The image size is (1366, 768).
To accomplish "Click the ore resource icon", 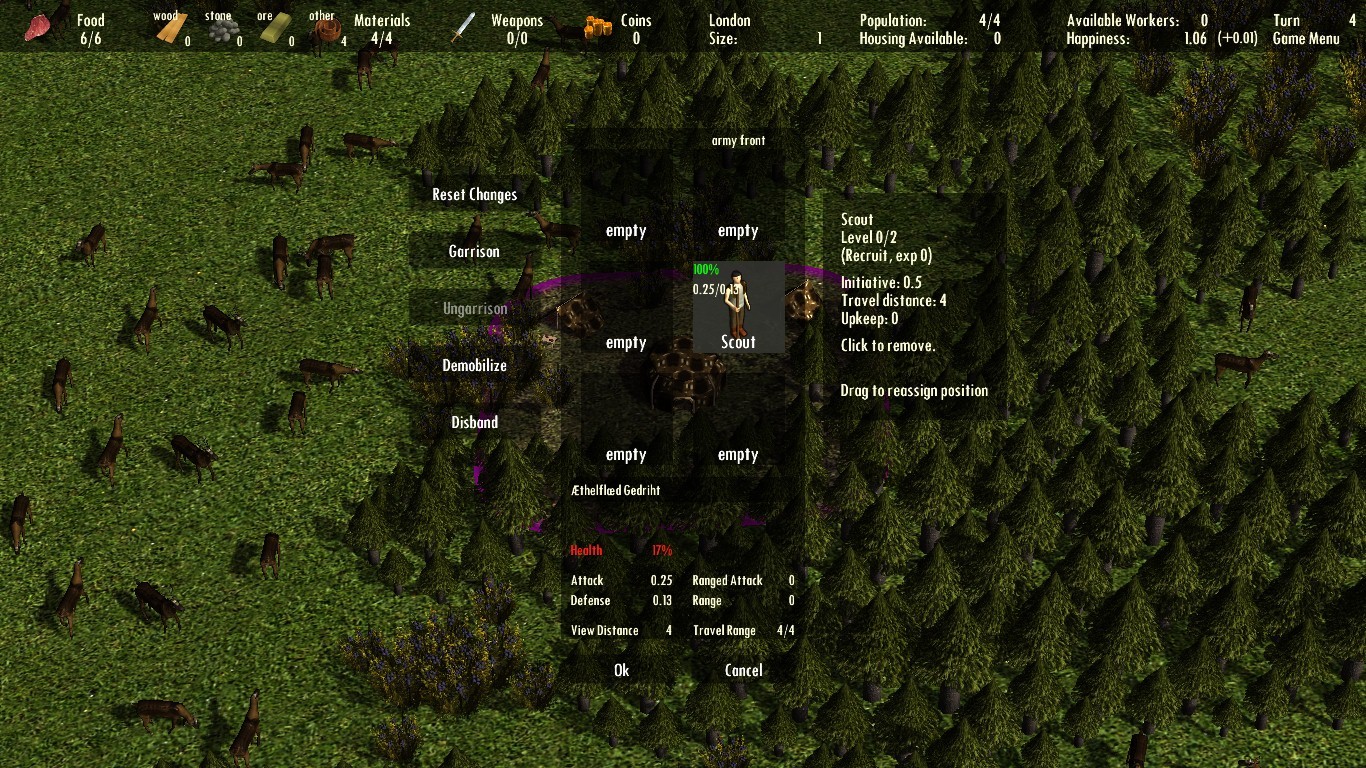I will pos(275,28).
